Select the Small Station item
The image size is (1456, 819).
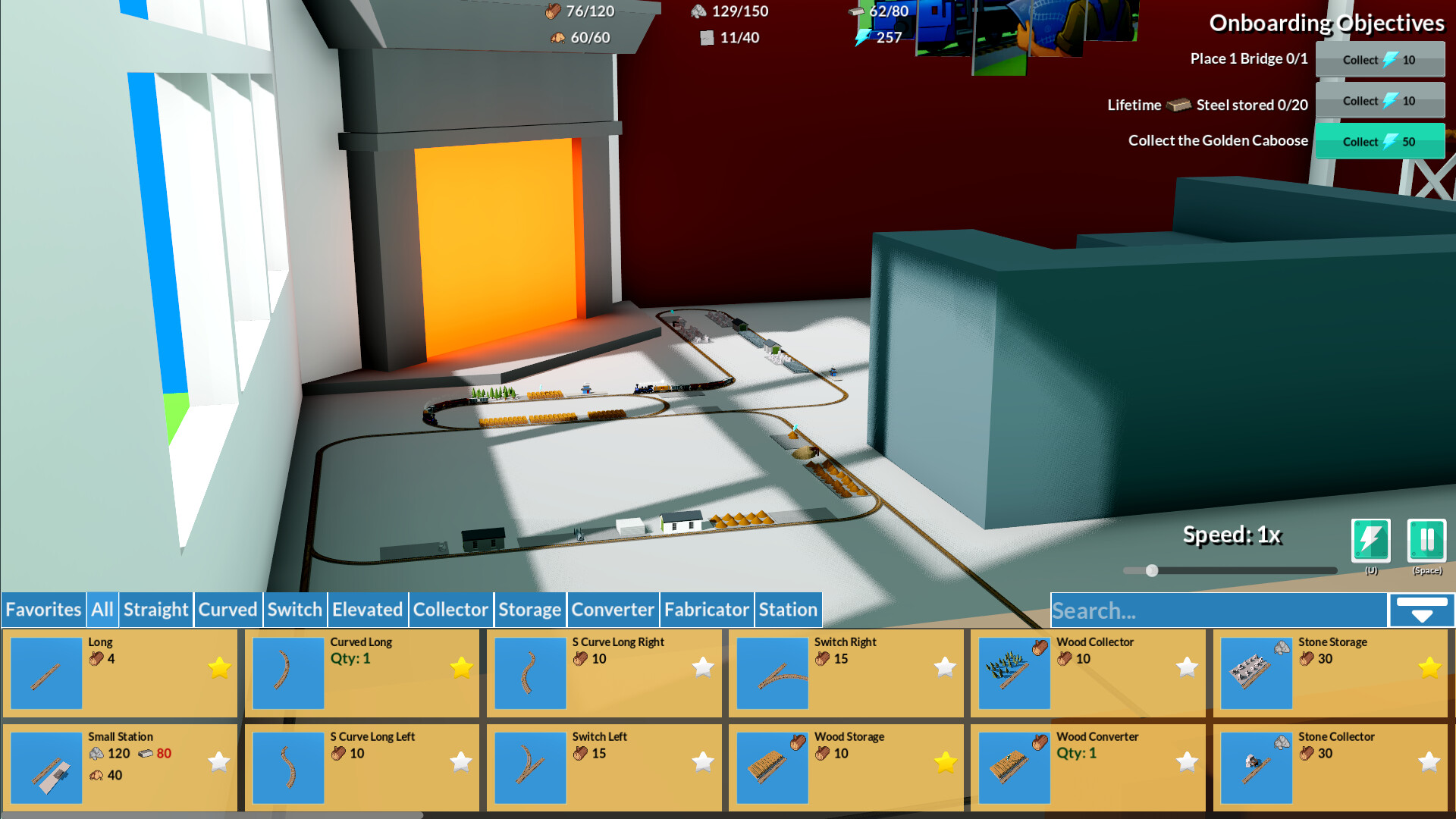45,767
